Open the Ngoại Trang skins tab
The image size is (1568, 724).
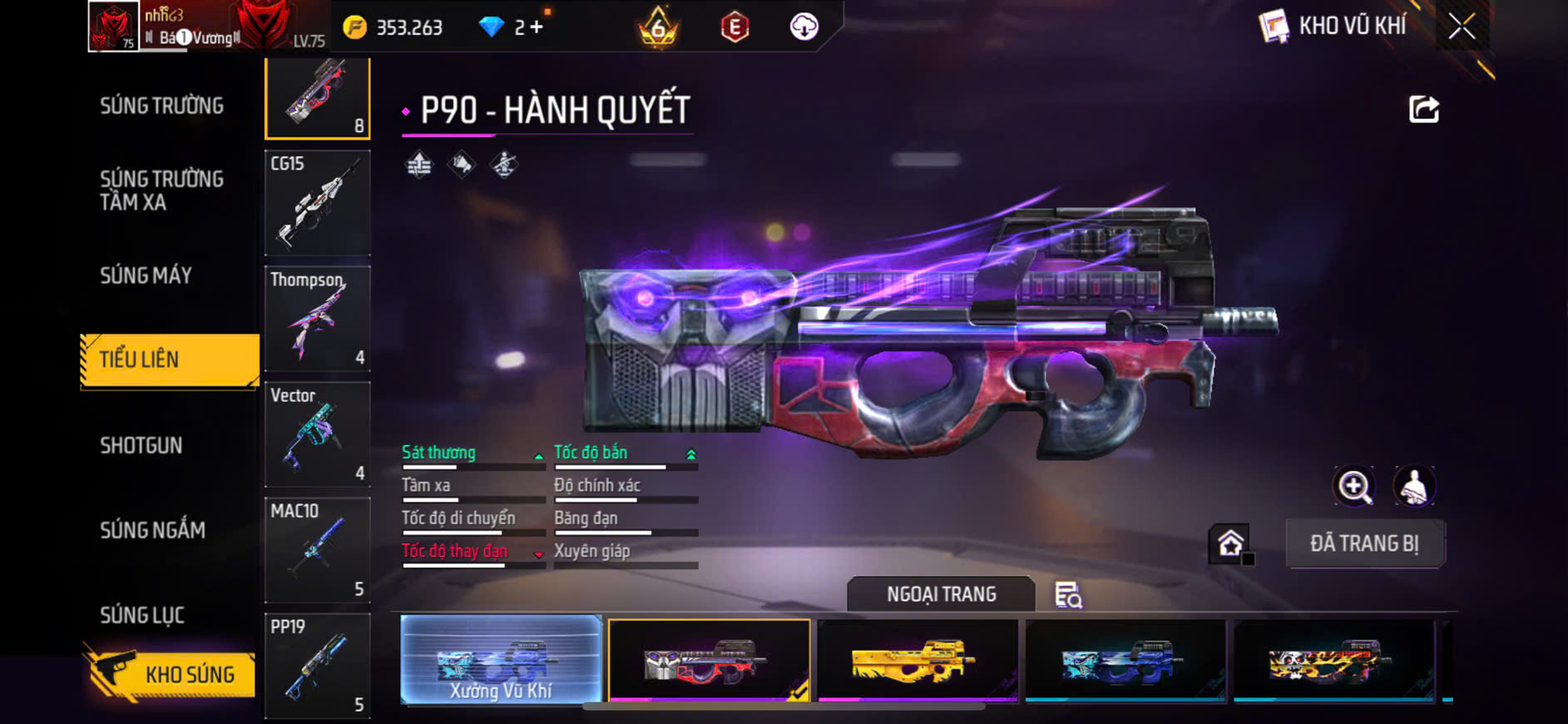tap(941, 594)
